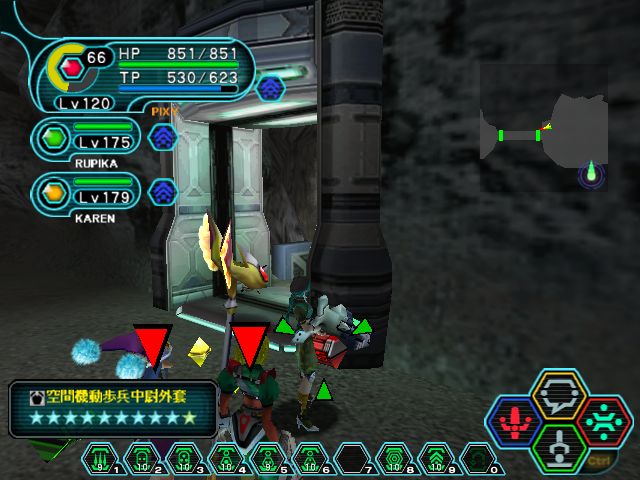Activate the red hexagon with teal icon

[604, 422]
